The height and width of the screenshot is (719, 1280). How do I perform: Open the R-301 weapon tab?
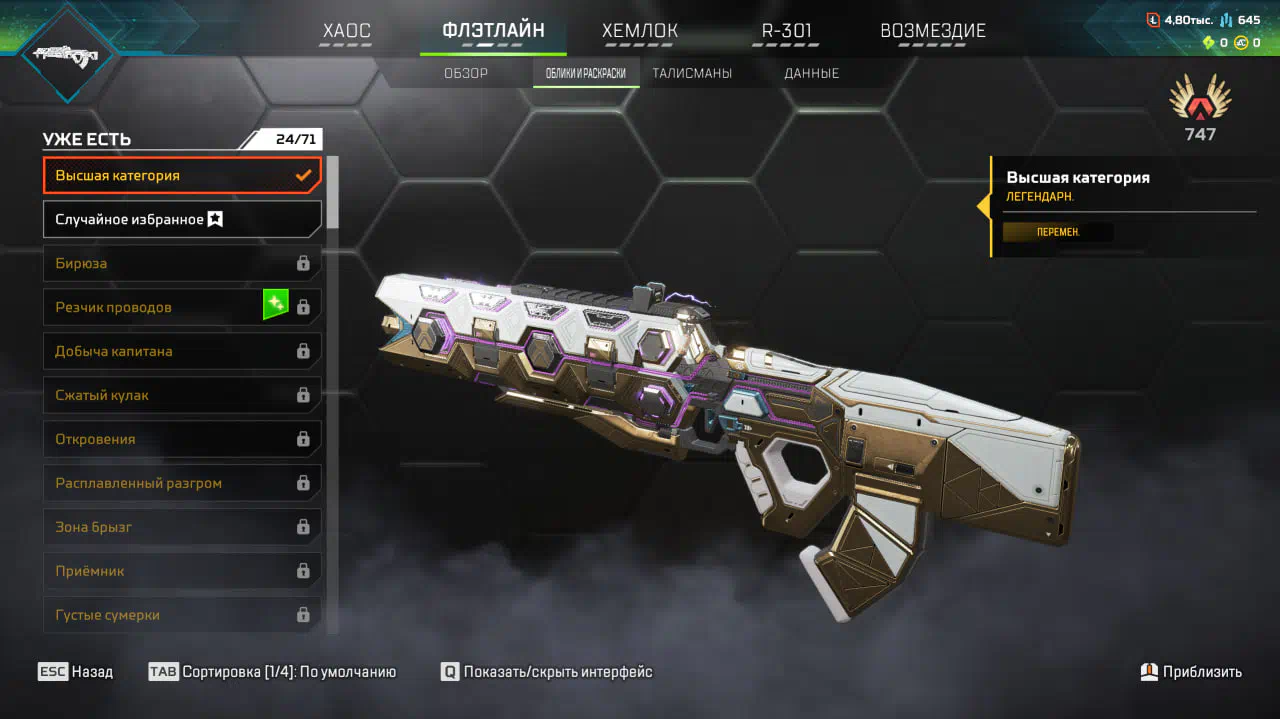pos(786,31)
